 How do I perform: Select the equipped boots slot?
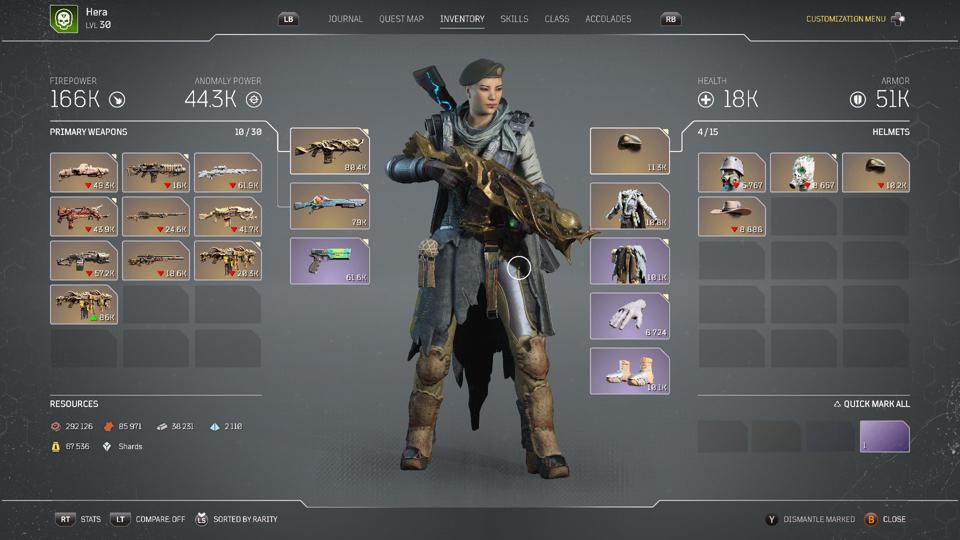click(x=629, y=371)
